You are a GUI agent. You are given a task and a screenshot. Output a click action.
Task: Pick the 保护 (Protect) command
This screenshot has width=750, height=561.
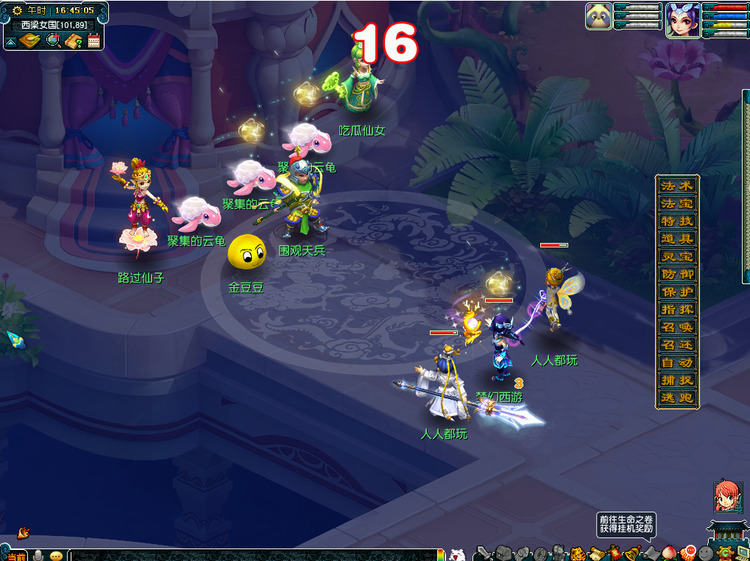point(677,290)
